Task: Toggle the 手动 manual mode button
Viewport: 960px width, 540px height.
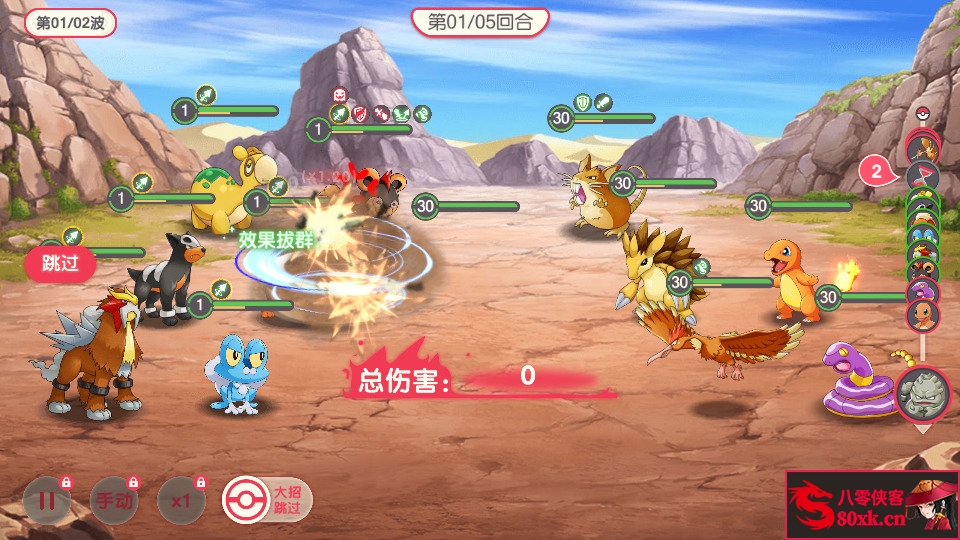Action: (114, 502)
